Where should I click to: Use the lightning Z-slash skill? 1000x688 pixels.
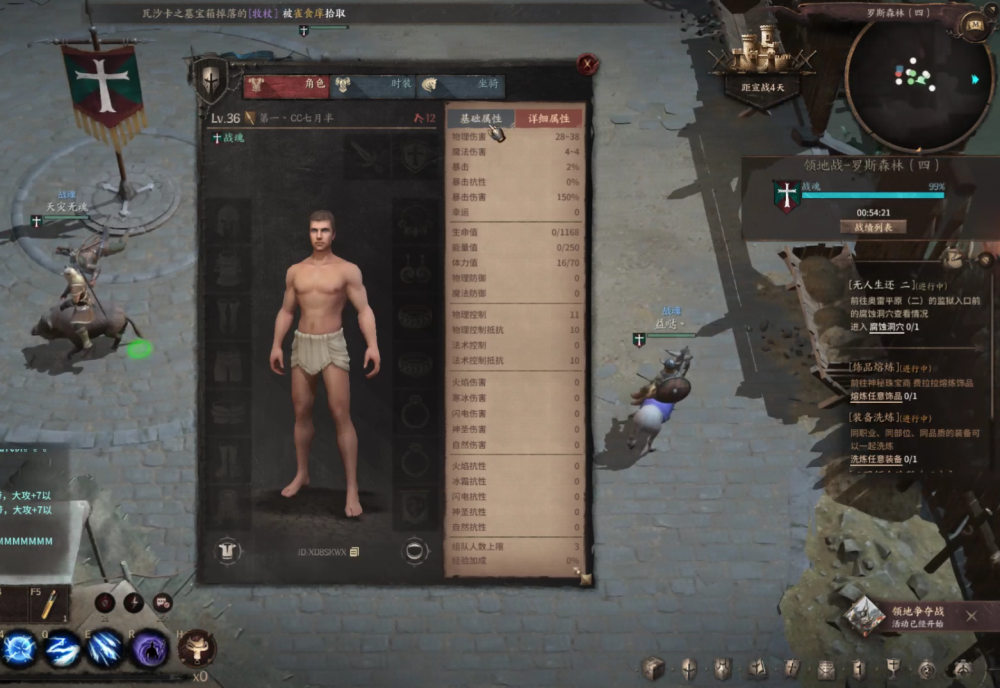coord(62,648)
